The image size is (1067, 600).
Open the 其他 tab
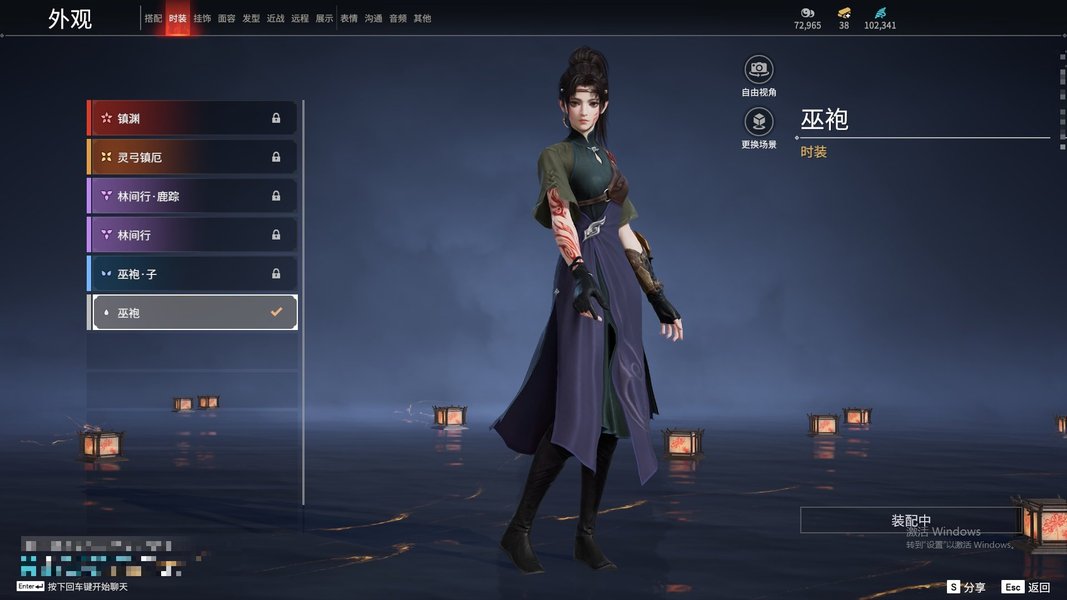422,19
